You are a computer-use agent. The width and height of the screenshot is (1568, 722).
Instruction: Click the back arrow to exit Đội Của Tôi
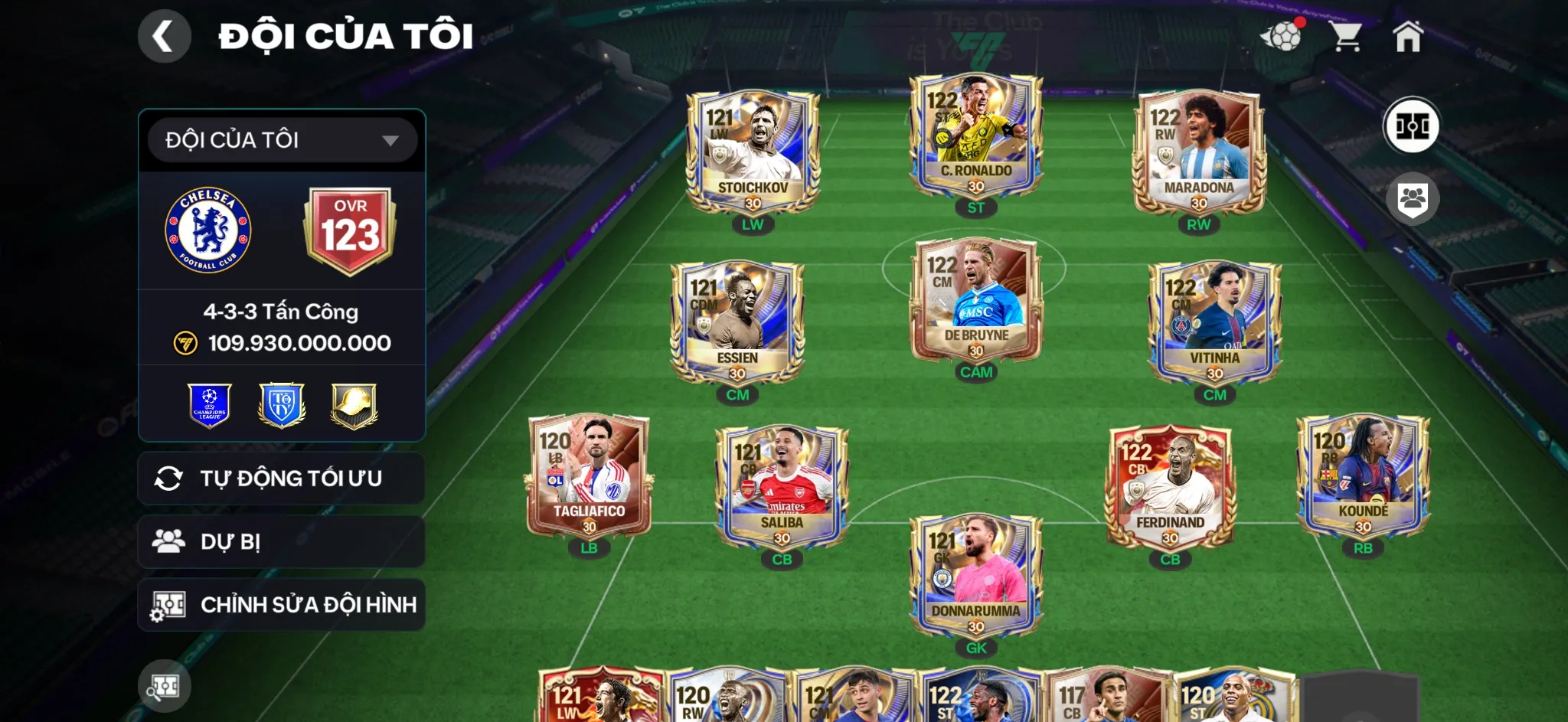click(164, 35)
